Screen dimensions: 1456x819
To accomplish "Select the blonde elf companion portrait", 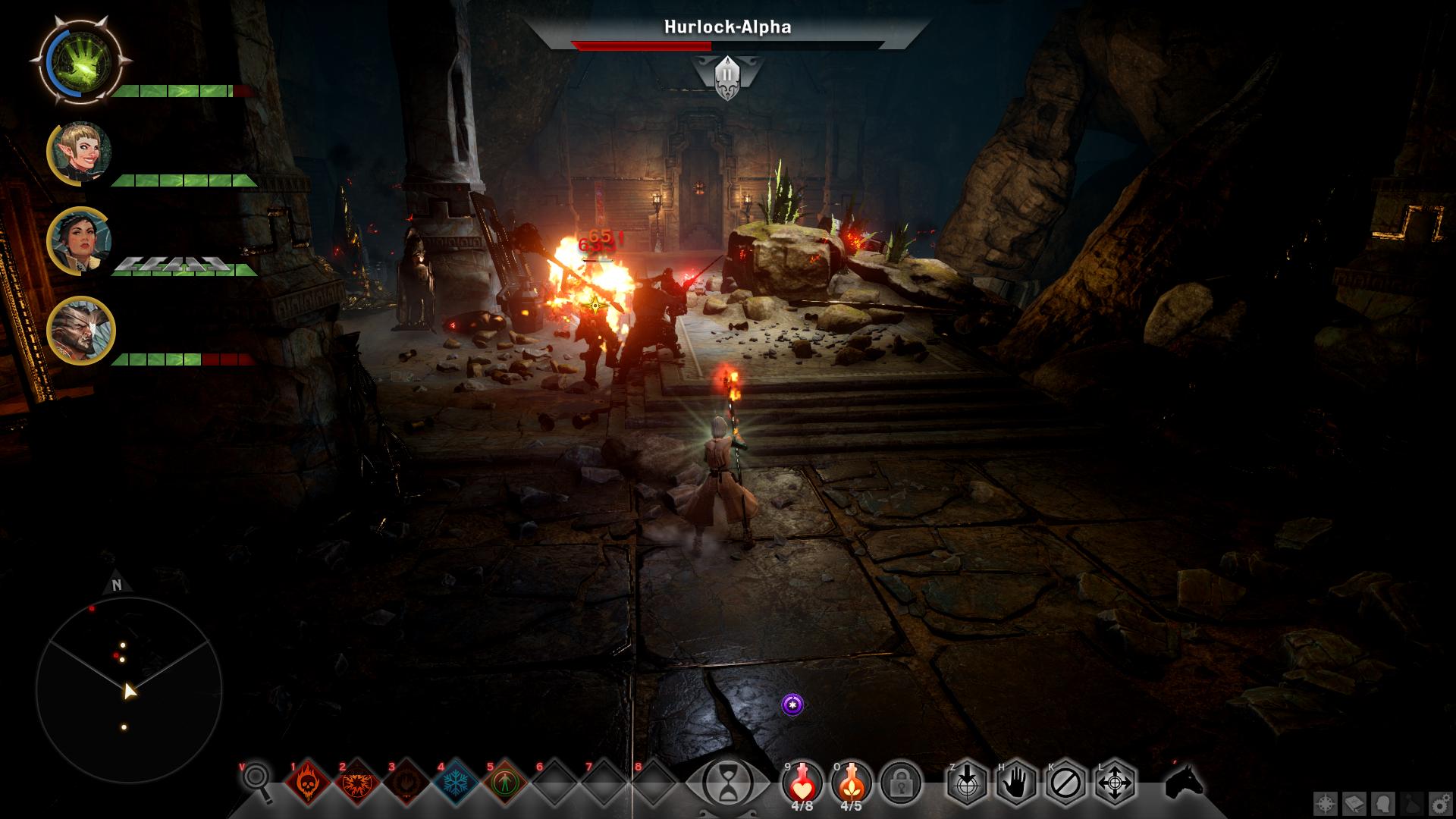I will coord(81,152).
